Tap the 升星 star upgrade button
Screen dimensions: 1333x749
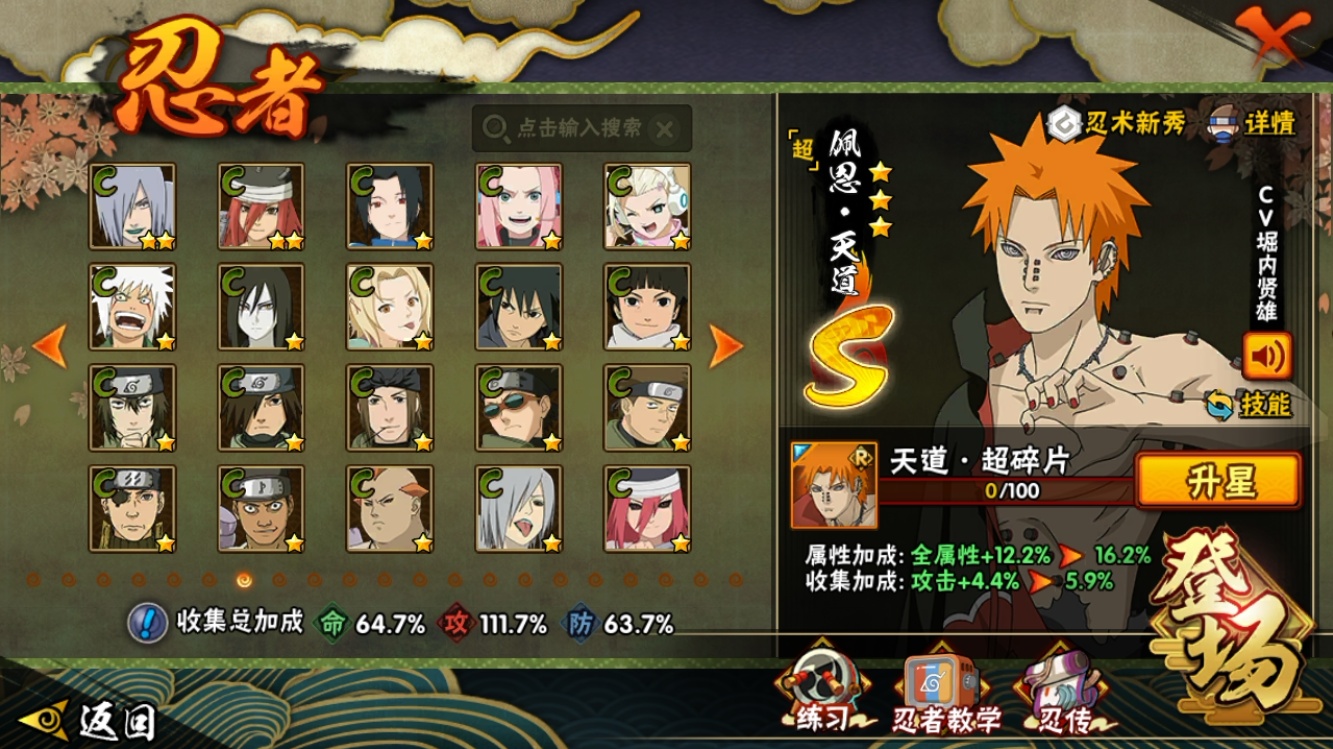1218,482
